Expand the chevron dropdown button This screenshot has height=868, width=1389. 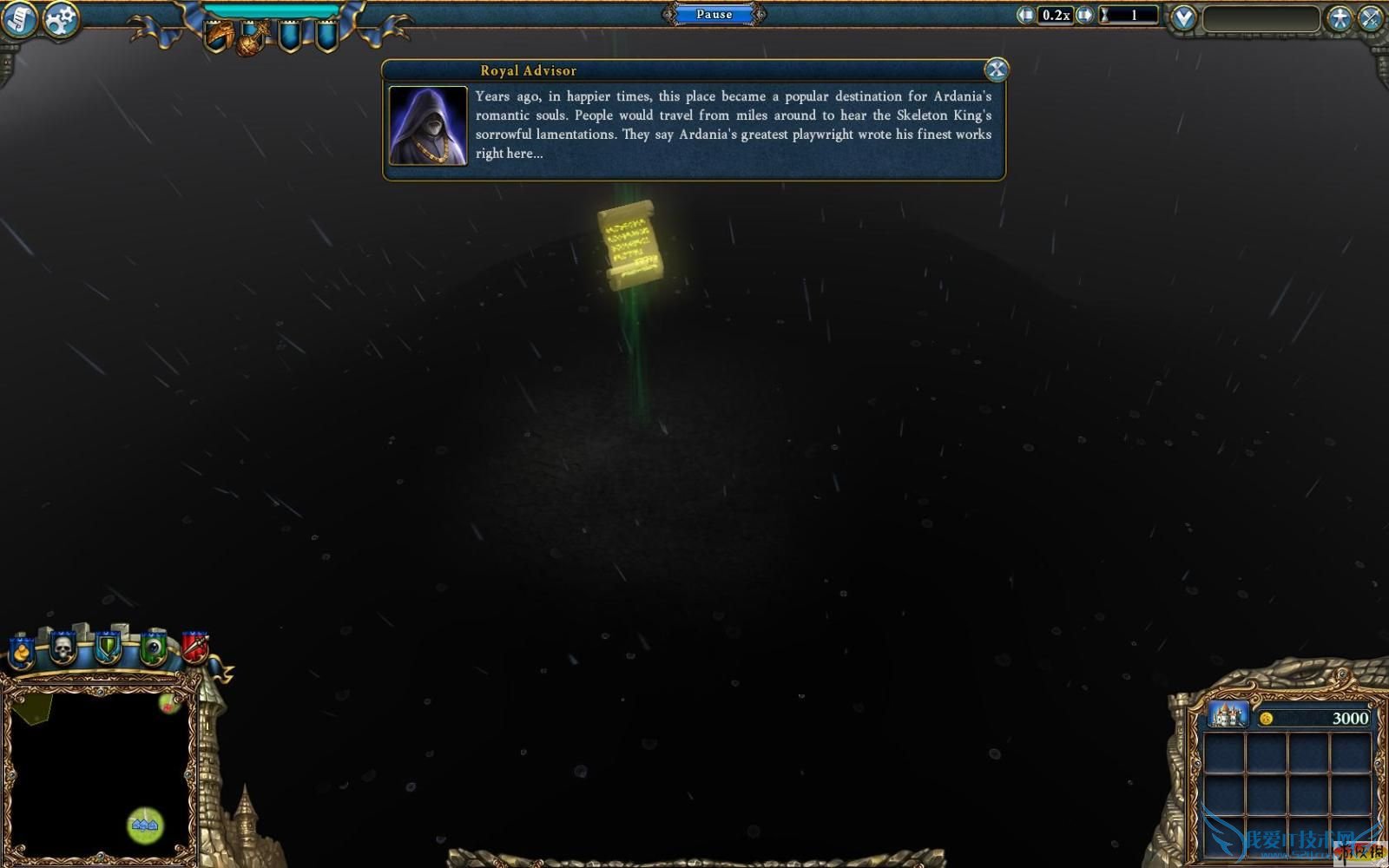click(1183, 17)
